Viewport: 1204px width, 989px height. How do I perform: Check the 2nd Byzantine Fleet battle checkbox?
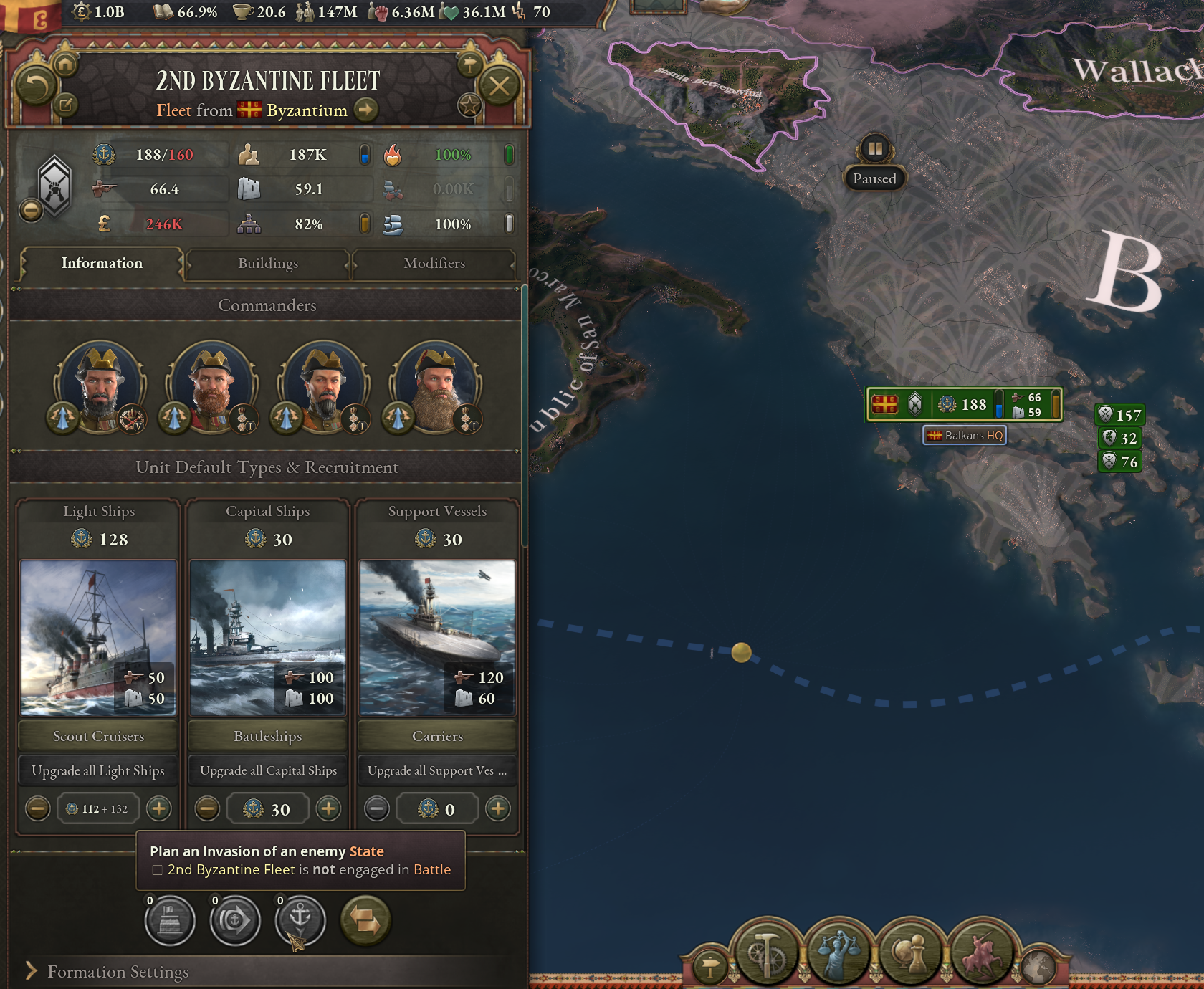click(x=156, y=869)
